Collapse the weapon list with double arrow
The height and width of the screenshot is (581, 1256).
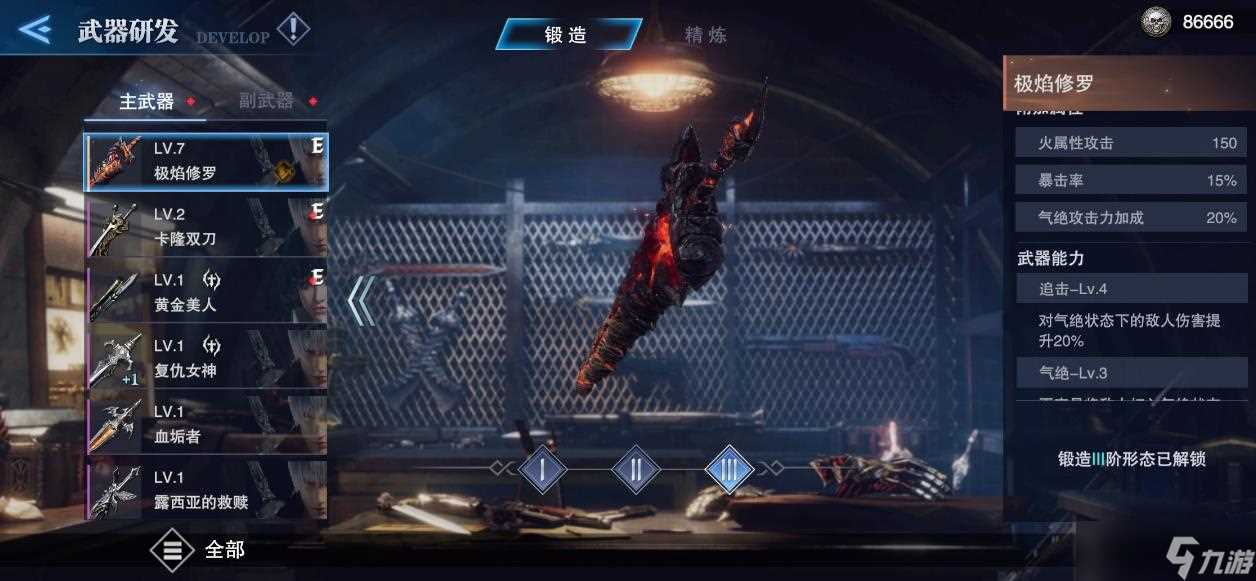(x=361, y=300)
